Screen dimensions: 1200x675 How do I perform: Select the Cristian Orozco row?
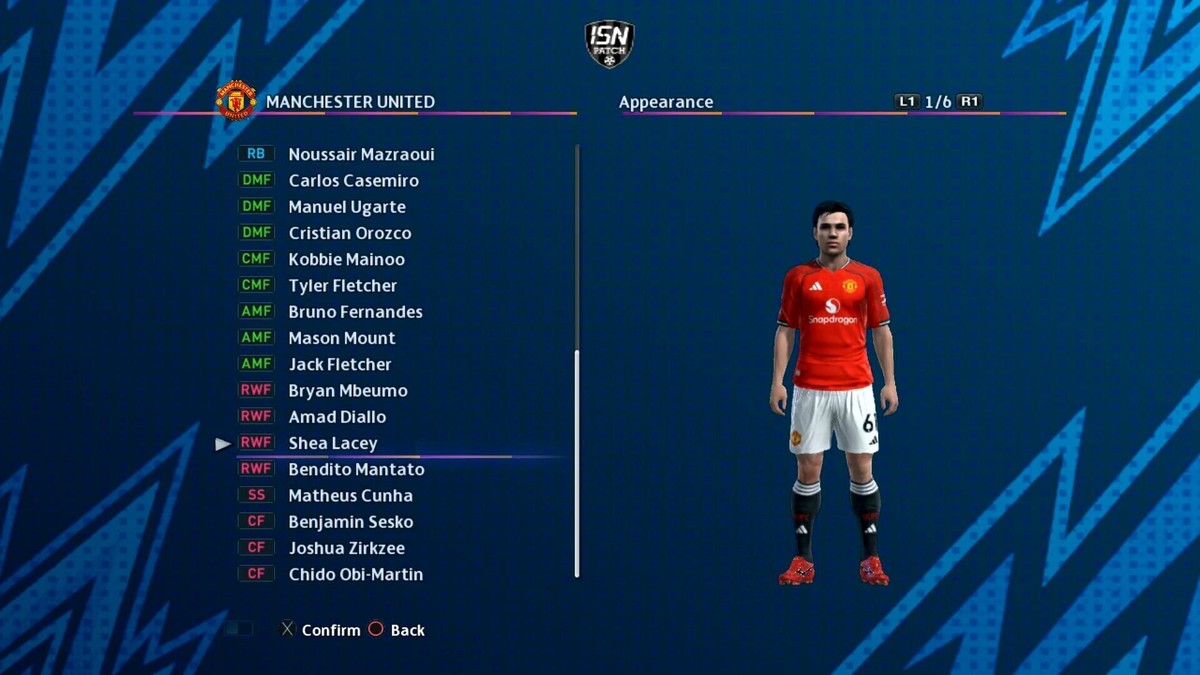coord(349,233)
